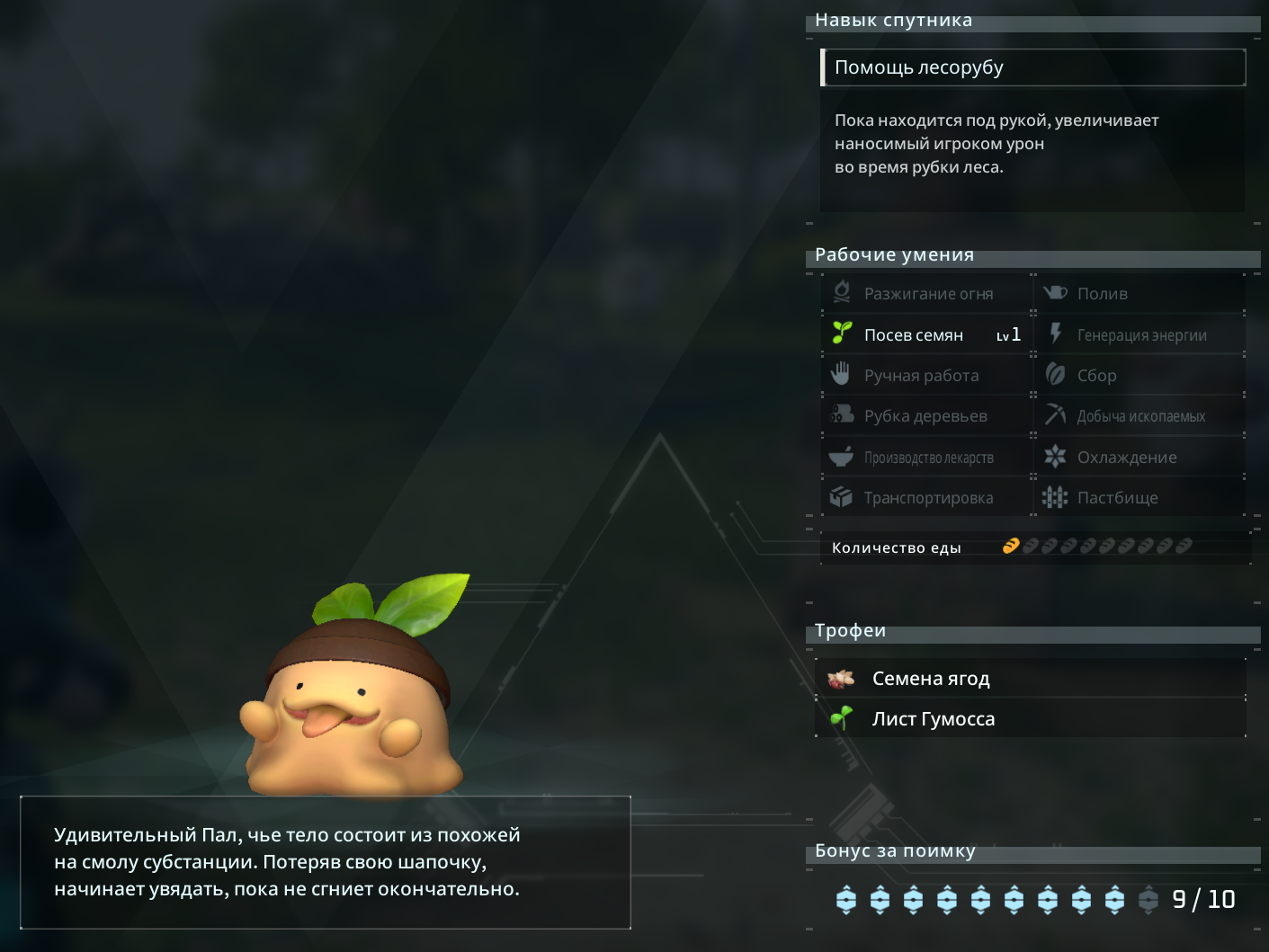
Task: Click the Производство лекарств entry
Action: pos(926,457)
